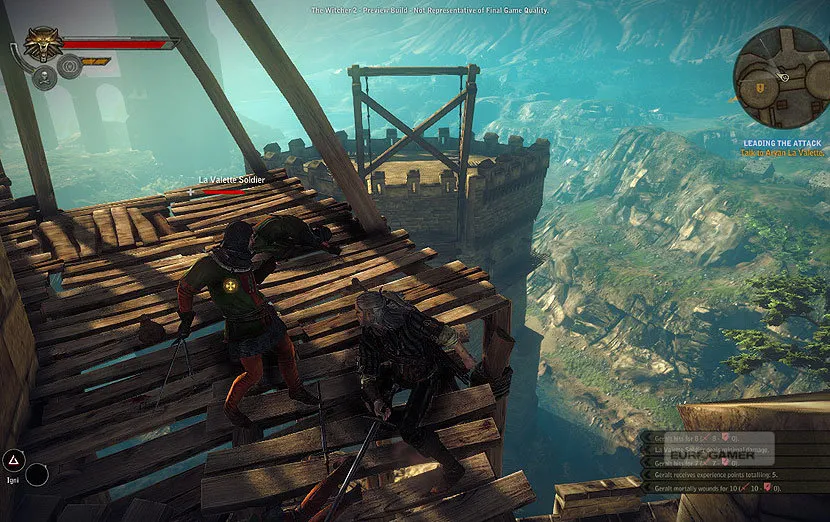This screenshot has height=522, width=830.
Task: Open the circular minimap
Action: pos(780,77)
